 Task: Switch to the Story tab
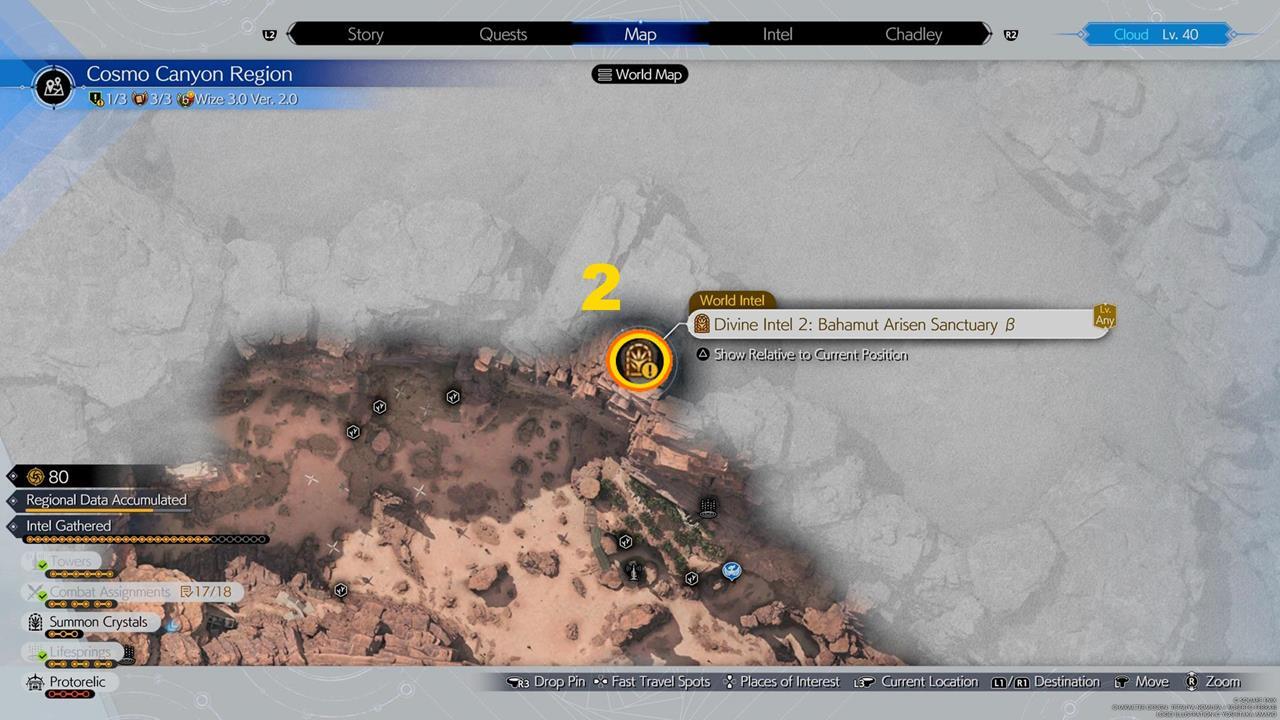click(x=365, y=34)
